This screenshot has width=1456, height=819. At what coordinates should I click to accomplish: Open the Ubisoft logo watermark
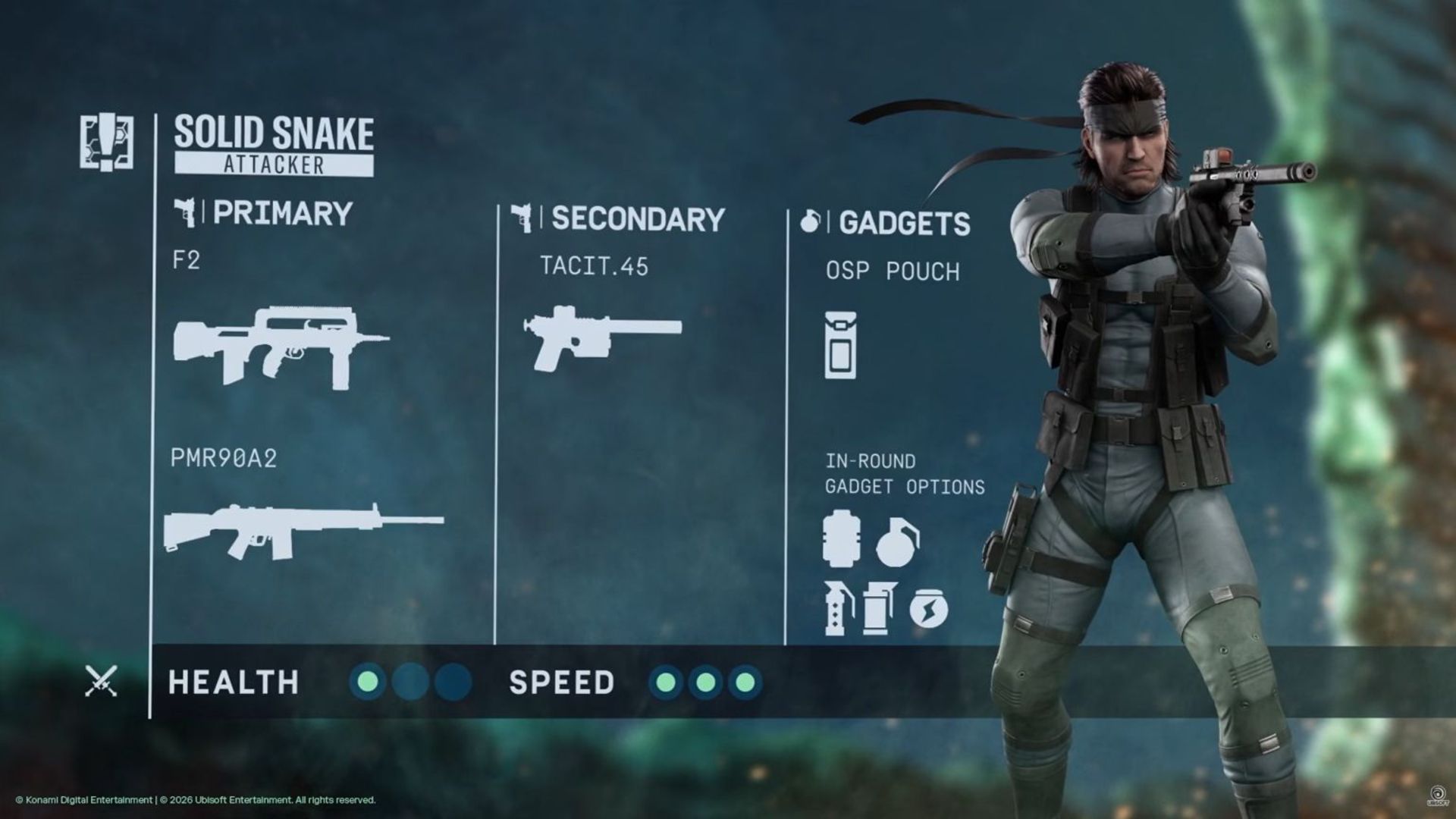click(x=1436, y=795)
